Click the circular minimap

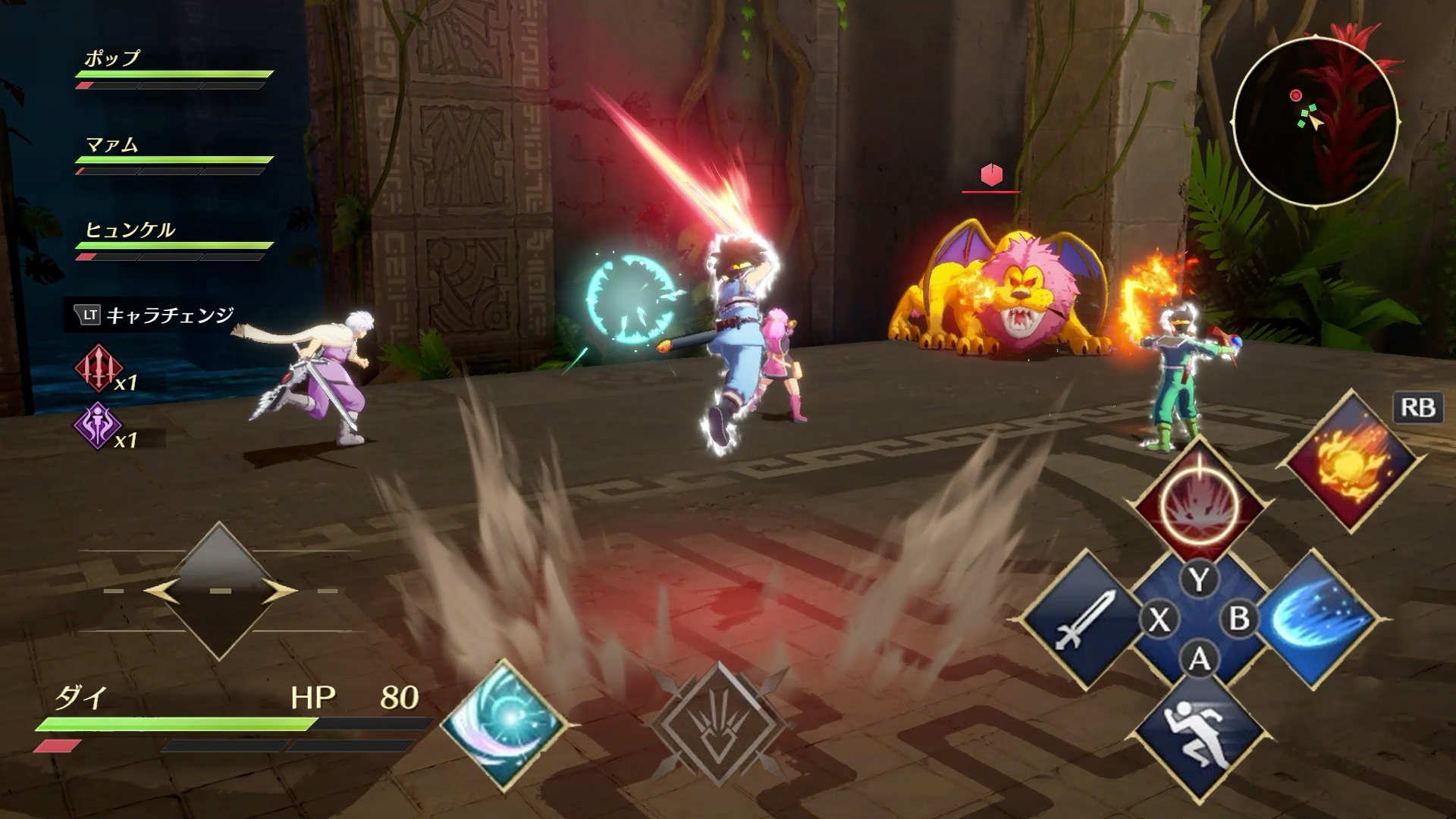click(1316, 121)
